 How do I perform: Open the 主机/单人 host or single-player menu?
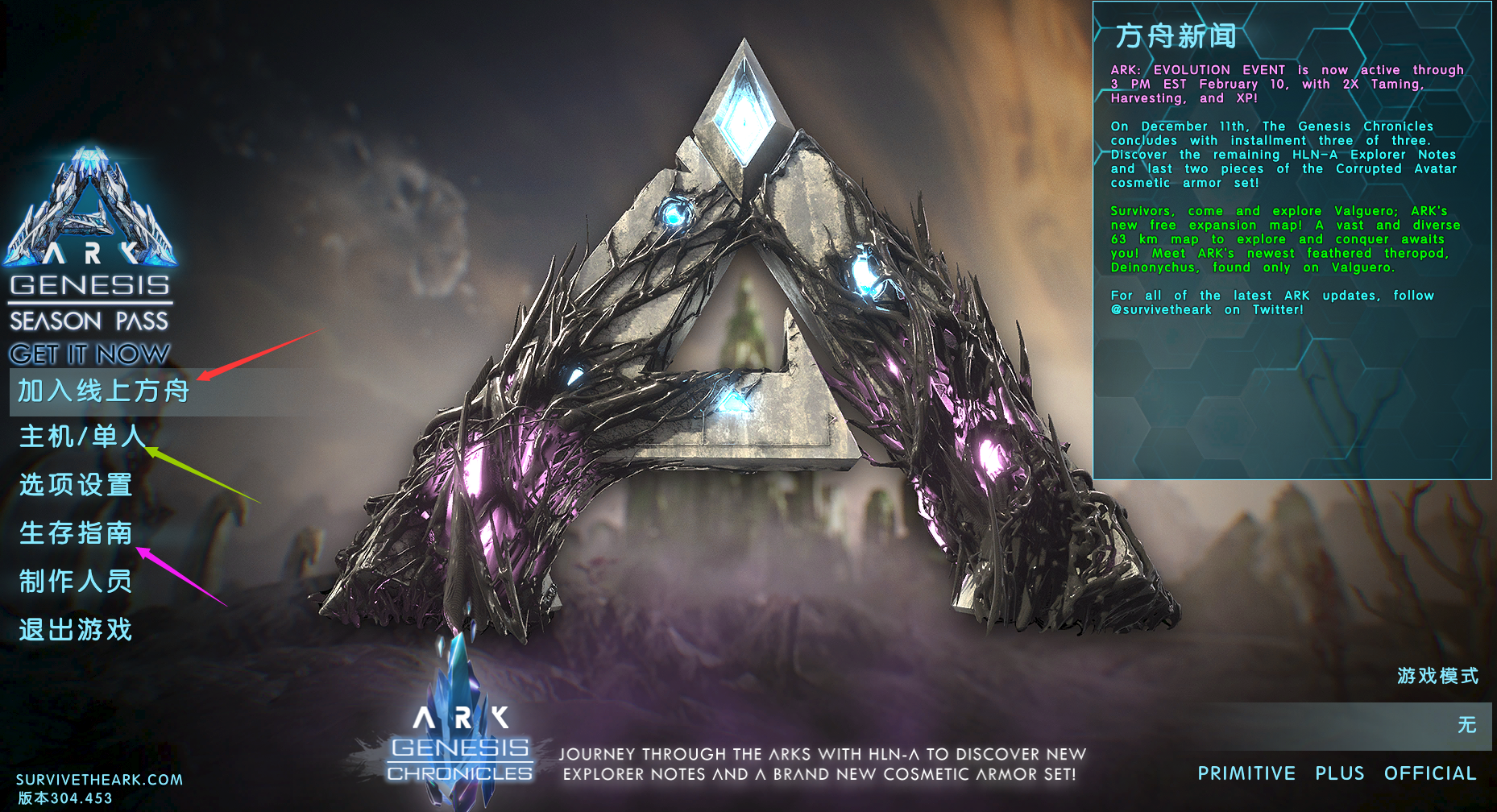(x=81, y=437)
